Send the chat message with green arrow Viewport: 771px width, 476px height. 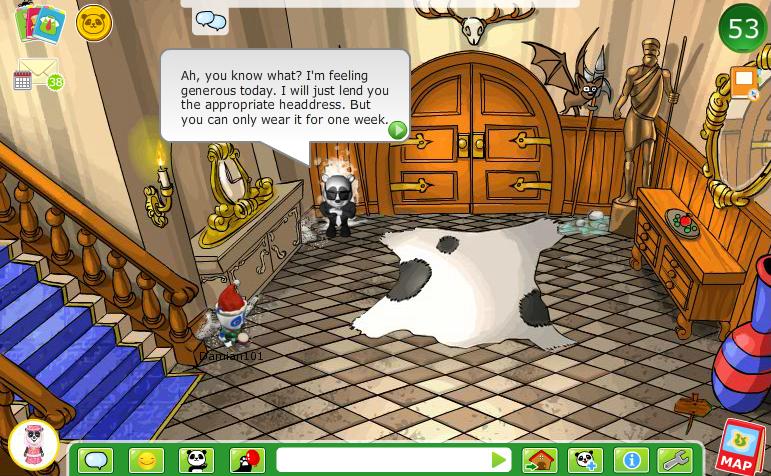(499, 460)
